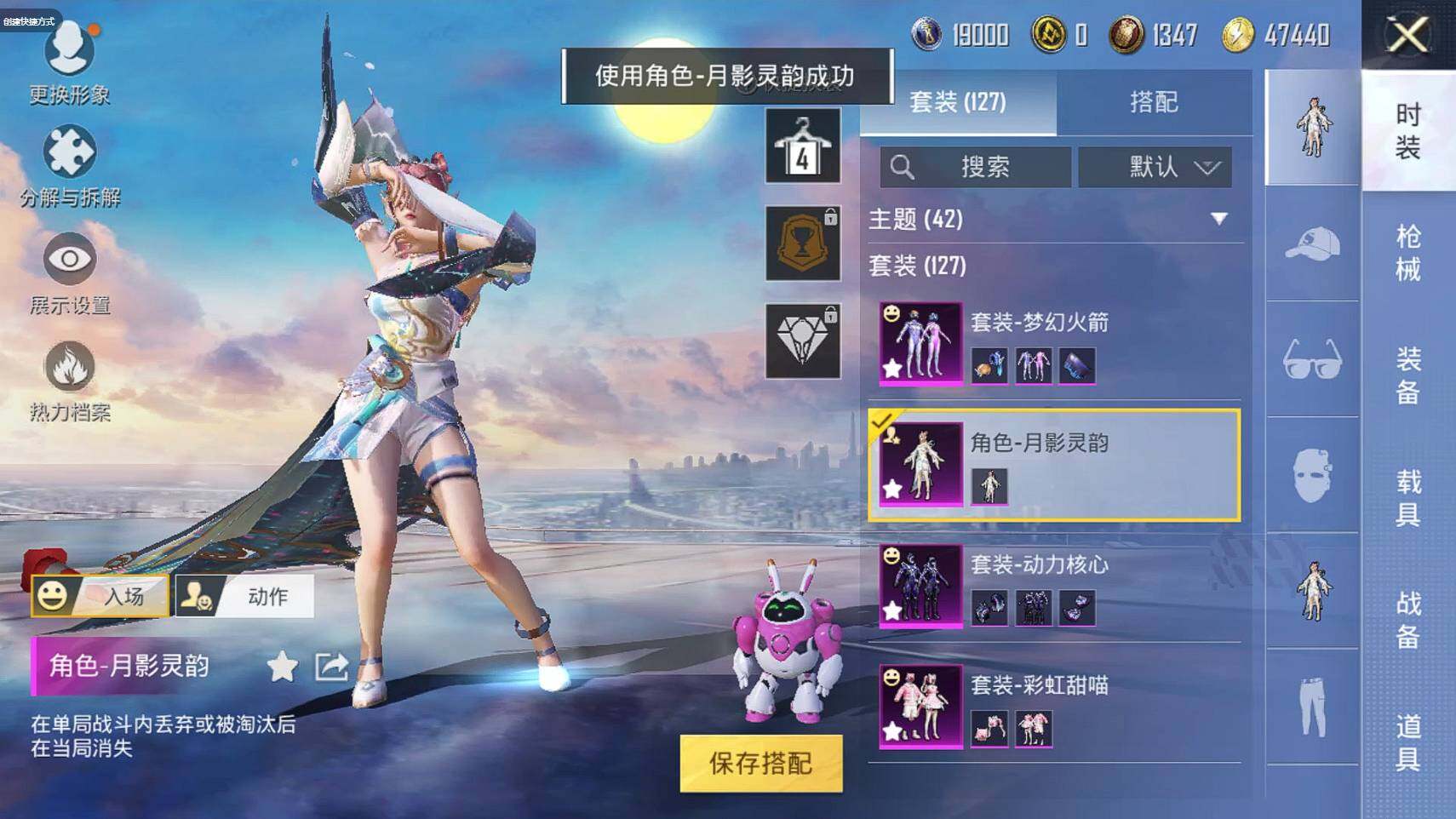This screenshot has width=1456, height=819.
Task: Switch to the 搭配 tab
Action: pyautogui.click(x=1154, y=103)
